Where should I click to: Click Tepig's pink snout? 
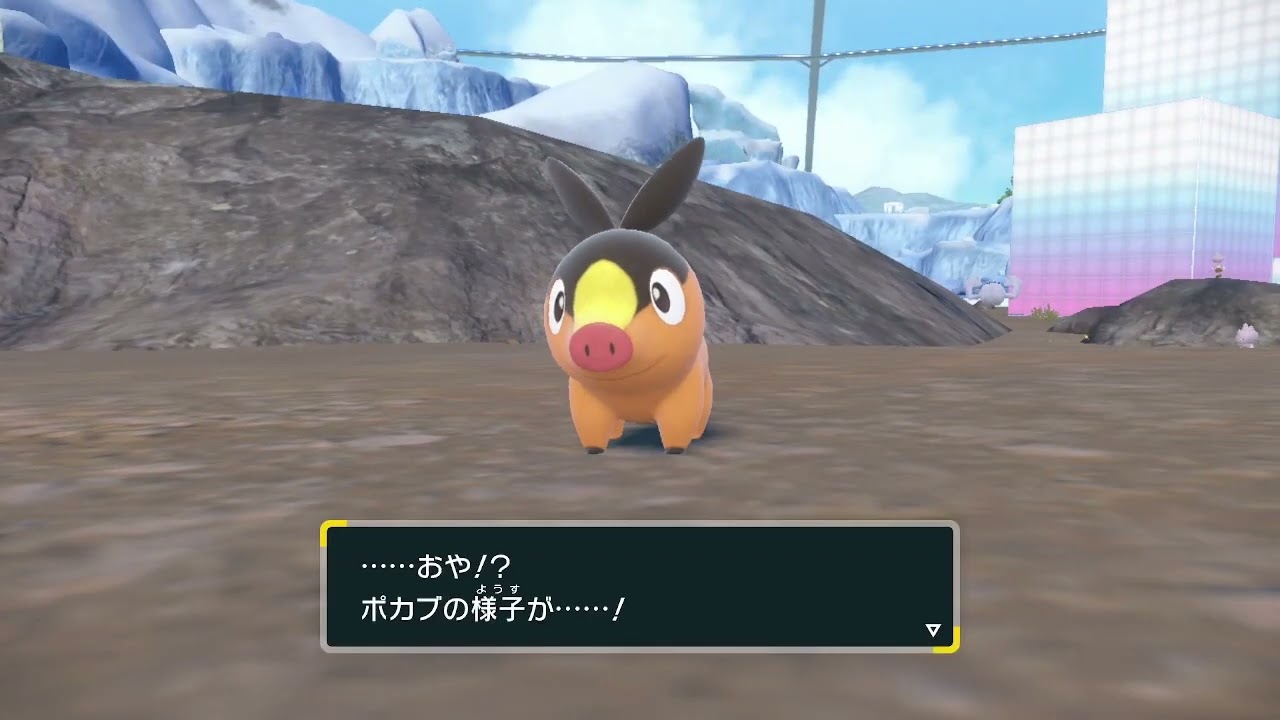pos(600,350)
